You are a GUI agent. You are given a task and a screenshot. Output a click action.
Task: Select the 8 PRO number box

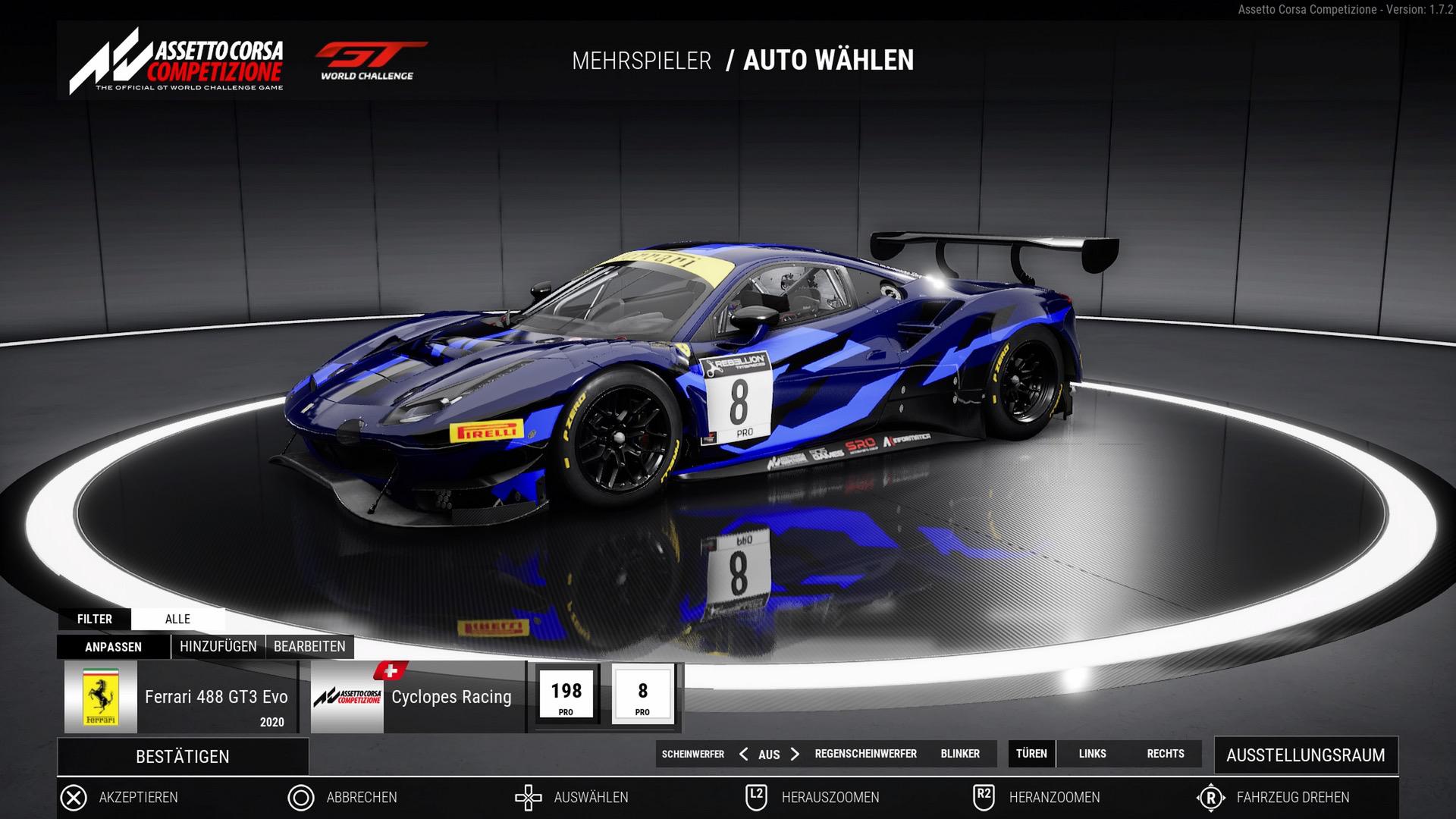(x=642, y=695)
